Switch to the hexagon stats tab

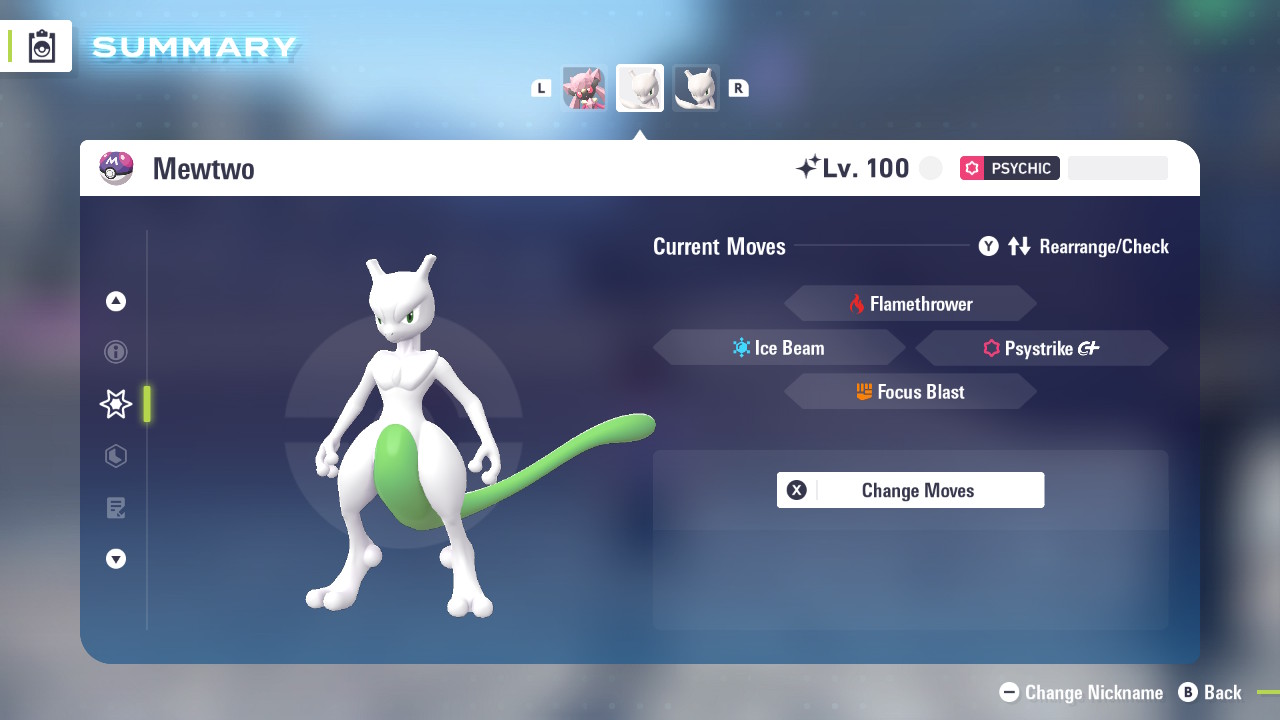[x=116, y=456]
